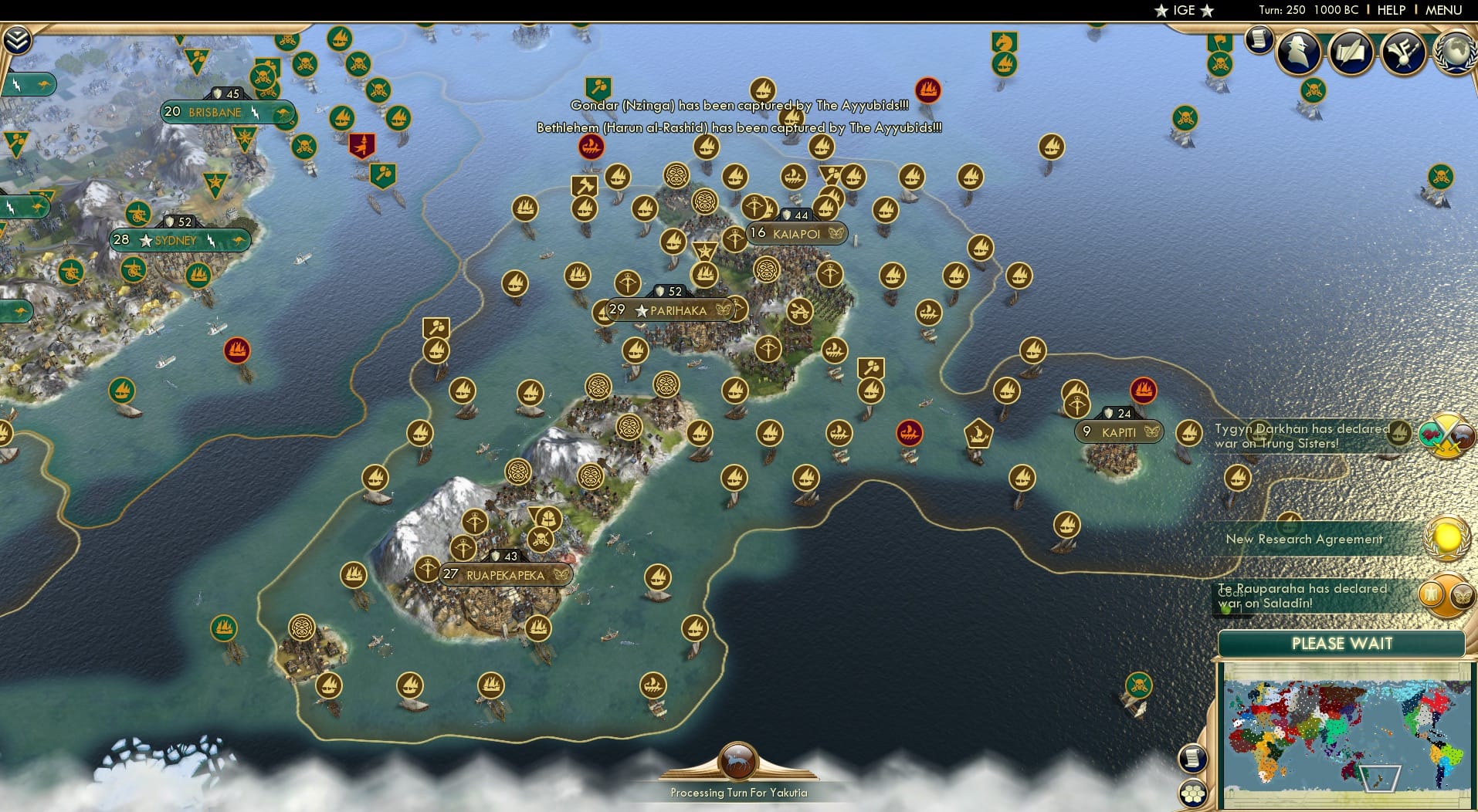This screenshot has width=1478, height=812.
Task: Expand the Kaiapoi city banner
Action: point(795,232)
